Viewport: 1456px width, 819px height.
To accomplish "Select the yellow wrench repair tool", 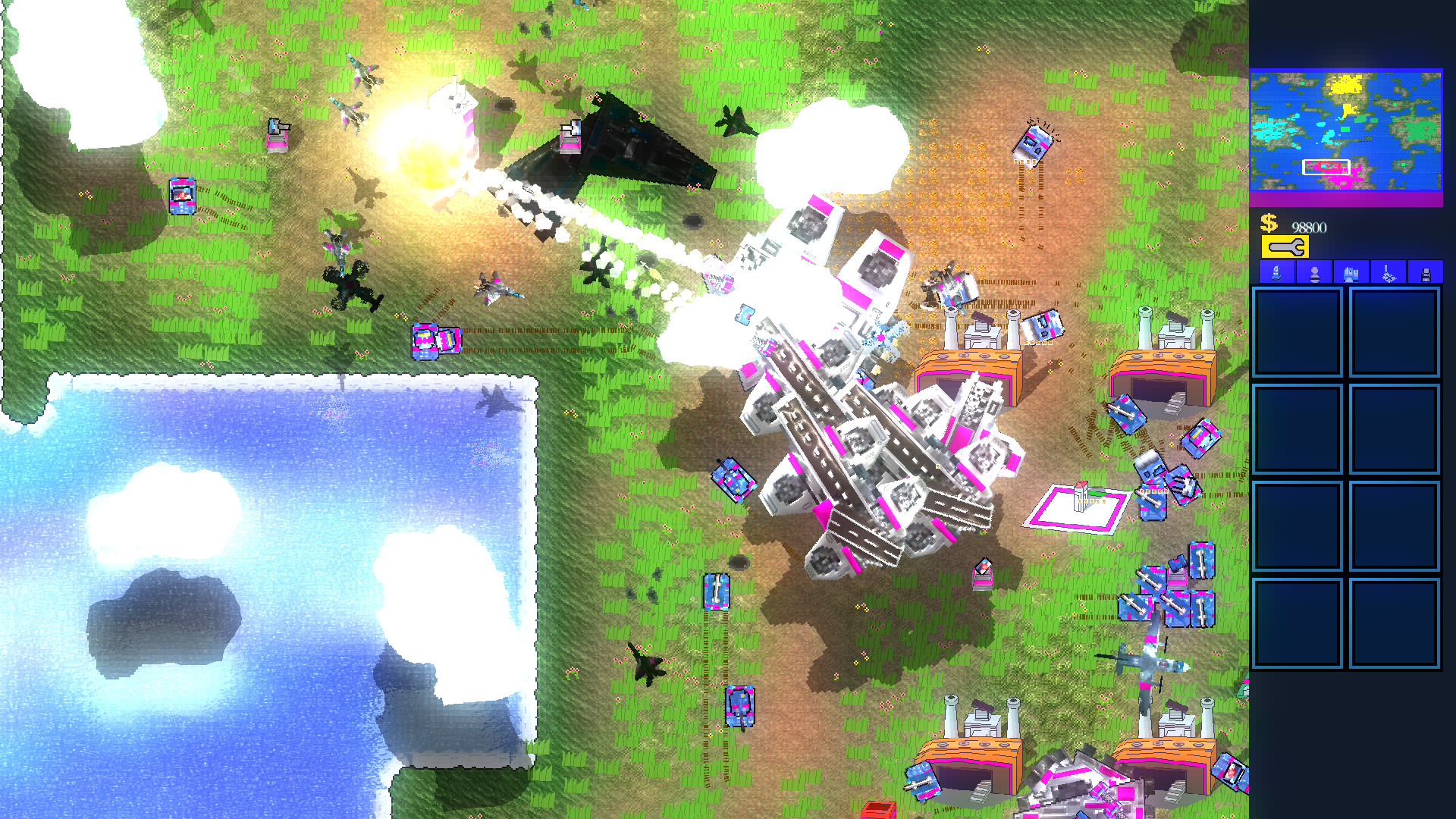I will pos(1285,246).
